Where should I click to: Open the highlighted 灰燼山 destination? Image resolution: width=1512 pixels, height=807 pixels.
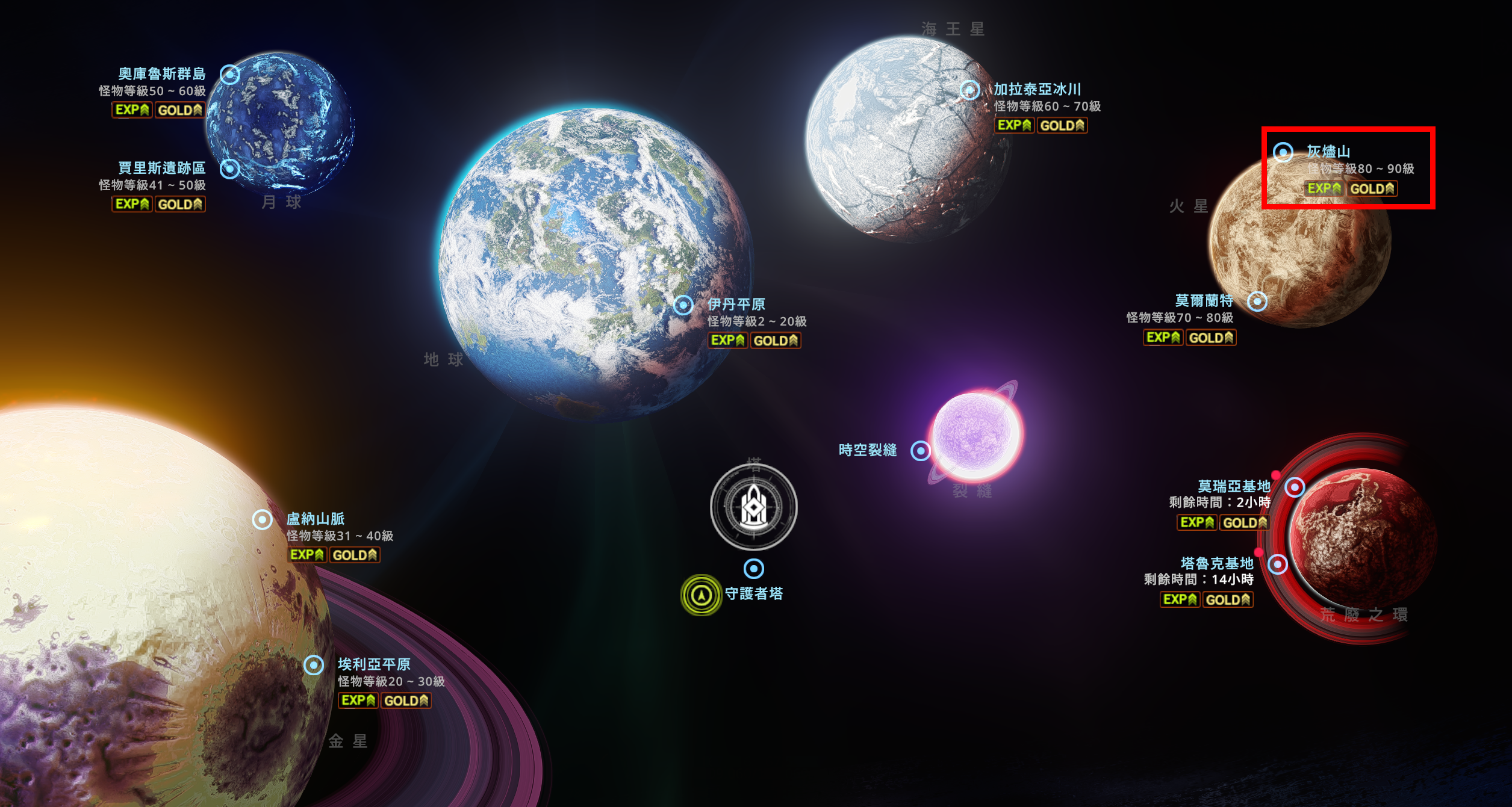(x=1283, y=152)
